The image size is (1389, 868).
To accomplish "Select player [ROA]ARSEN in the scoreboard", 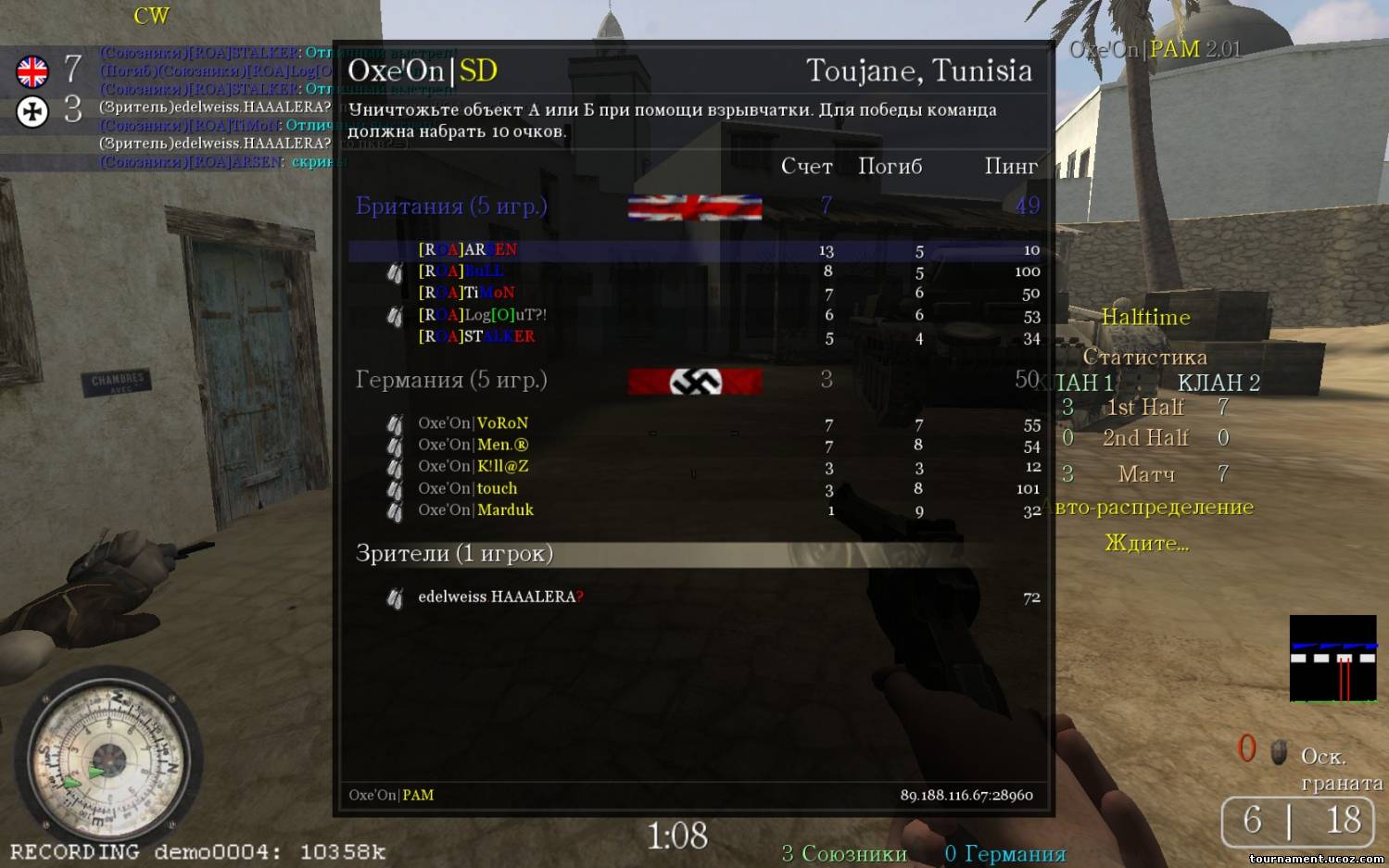I will point(468,250).
